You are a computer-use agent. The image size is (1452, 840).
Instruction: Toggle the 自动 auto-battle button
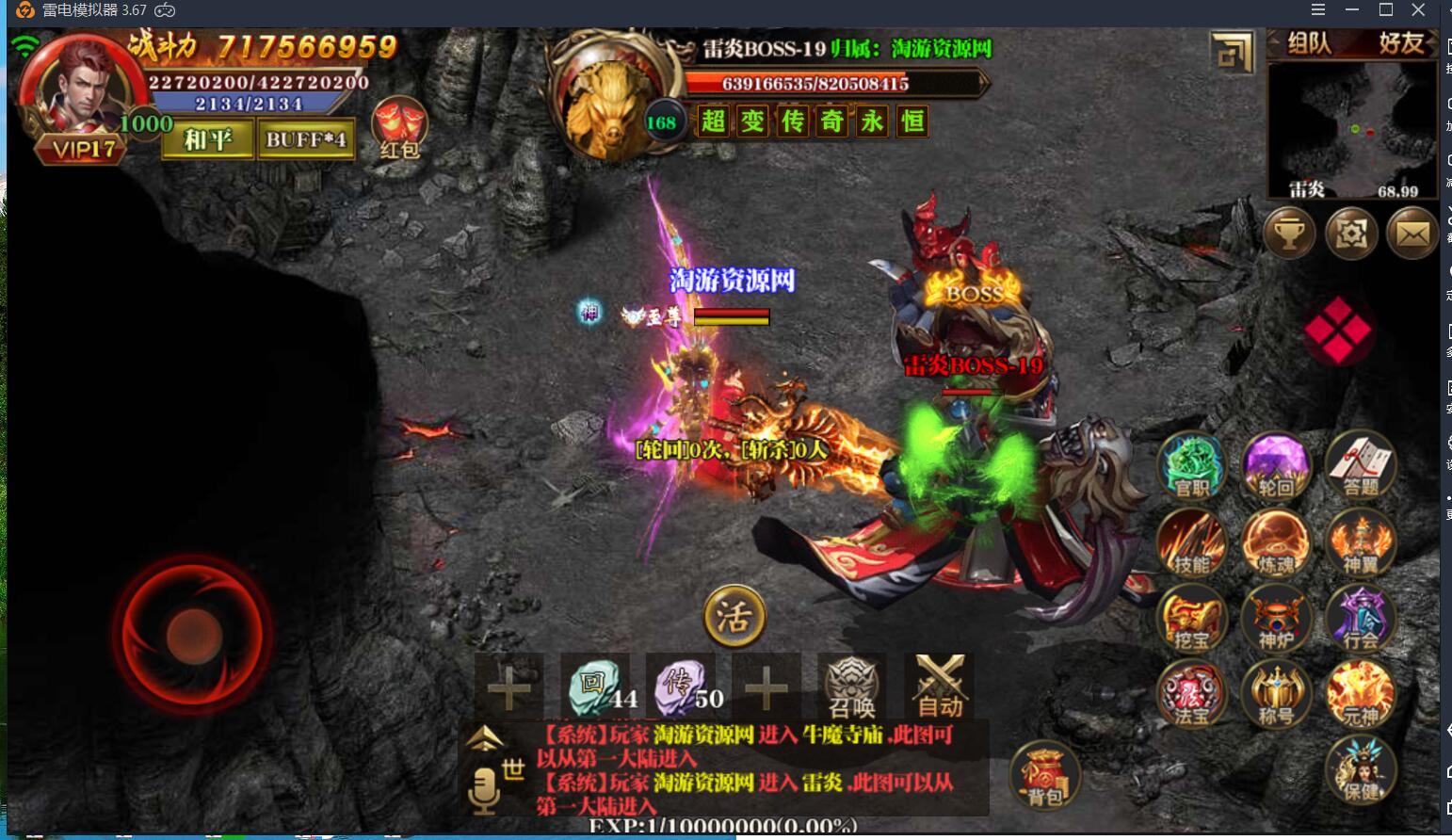pyautogui.click(x=940, y=687)
